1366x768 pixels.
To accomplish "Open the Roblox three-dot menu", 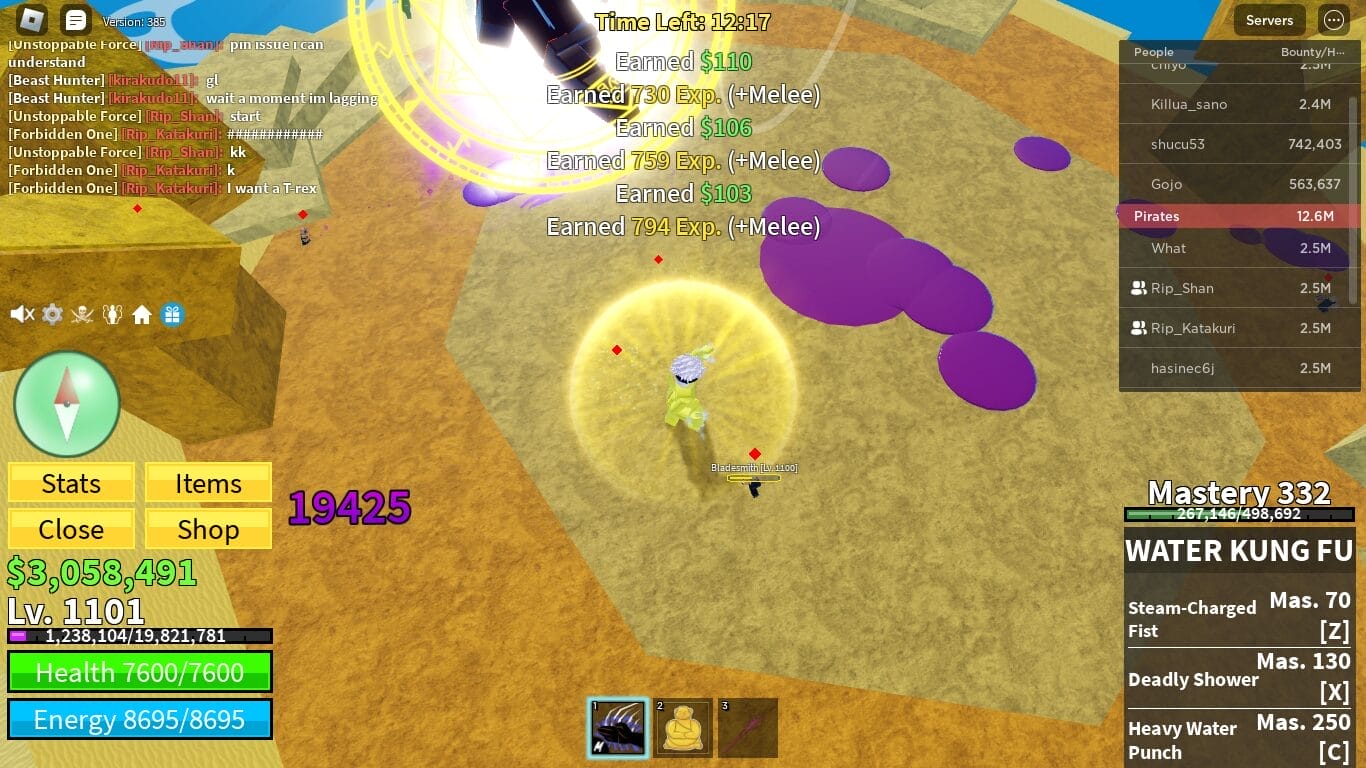I will [x=1334, y=20].
